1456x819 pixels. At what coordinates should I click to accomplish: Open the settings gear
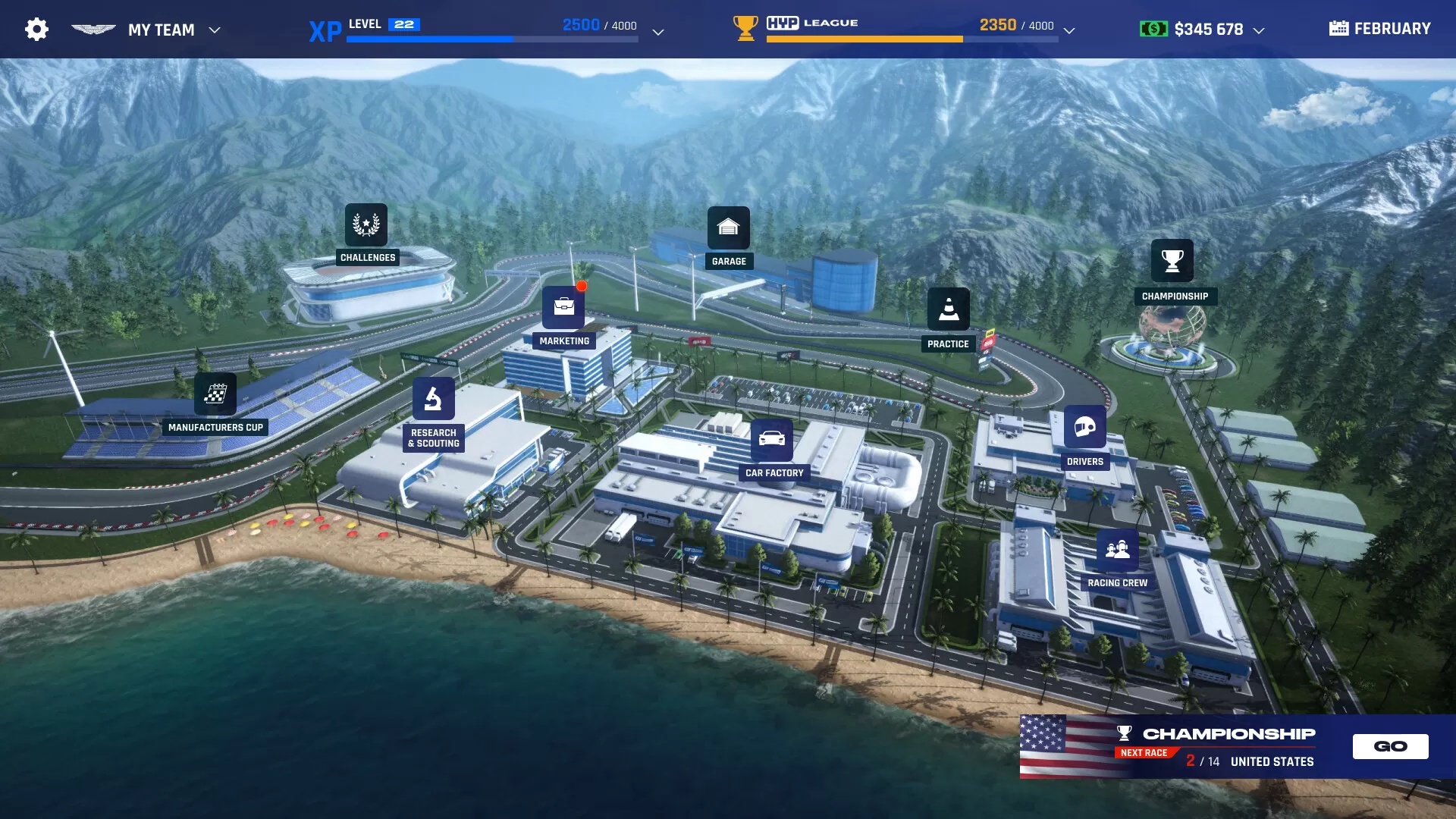(x=36, y=28)
